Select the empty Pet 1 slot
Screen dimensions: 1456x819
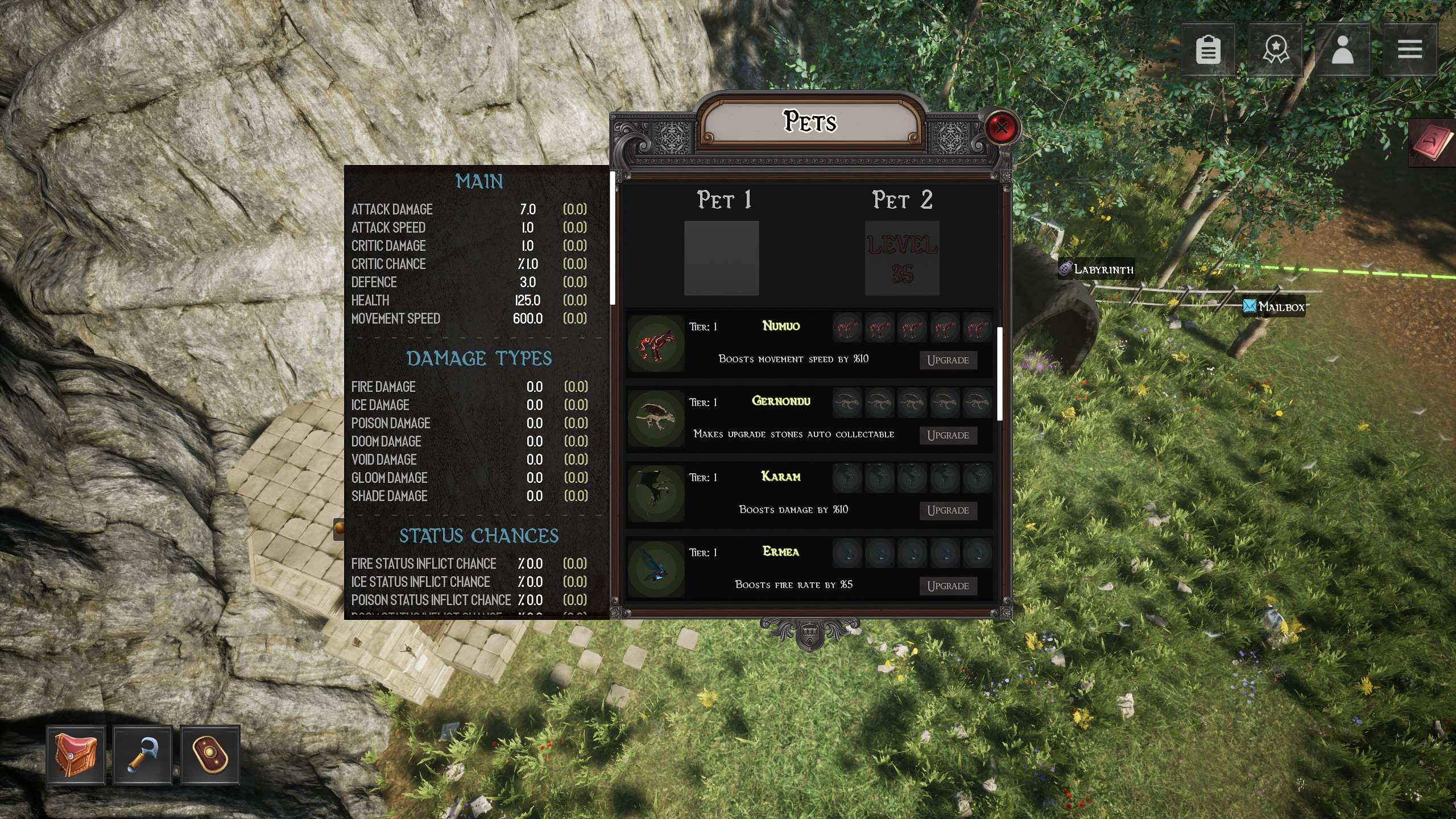click(722, 259)
